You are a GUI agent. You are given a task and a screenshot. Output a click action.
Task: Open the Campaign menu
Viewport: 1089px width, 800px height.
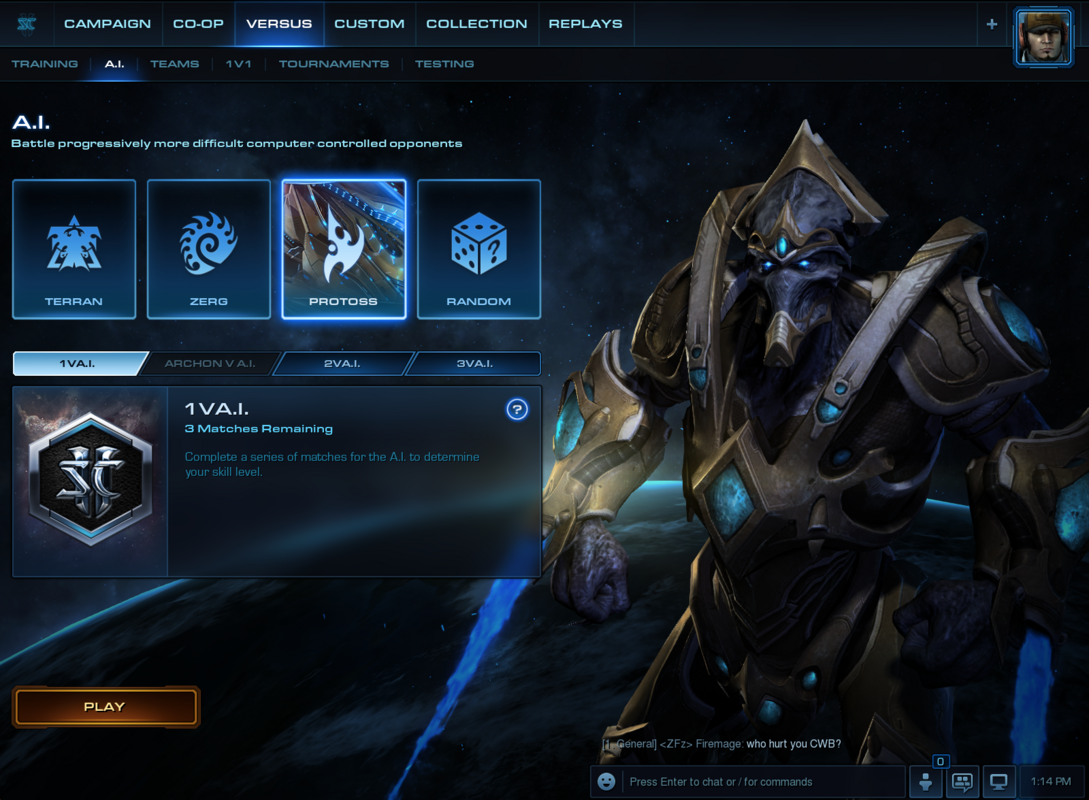pos(107,23)
